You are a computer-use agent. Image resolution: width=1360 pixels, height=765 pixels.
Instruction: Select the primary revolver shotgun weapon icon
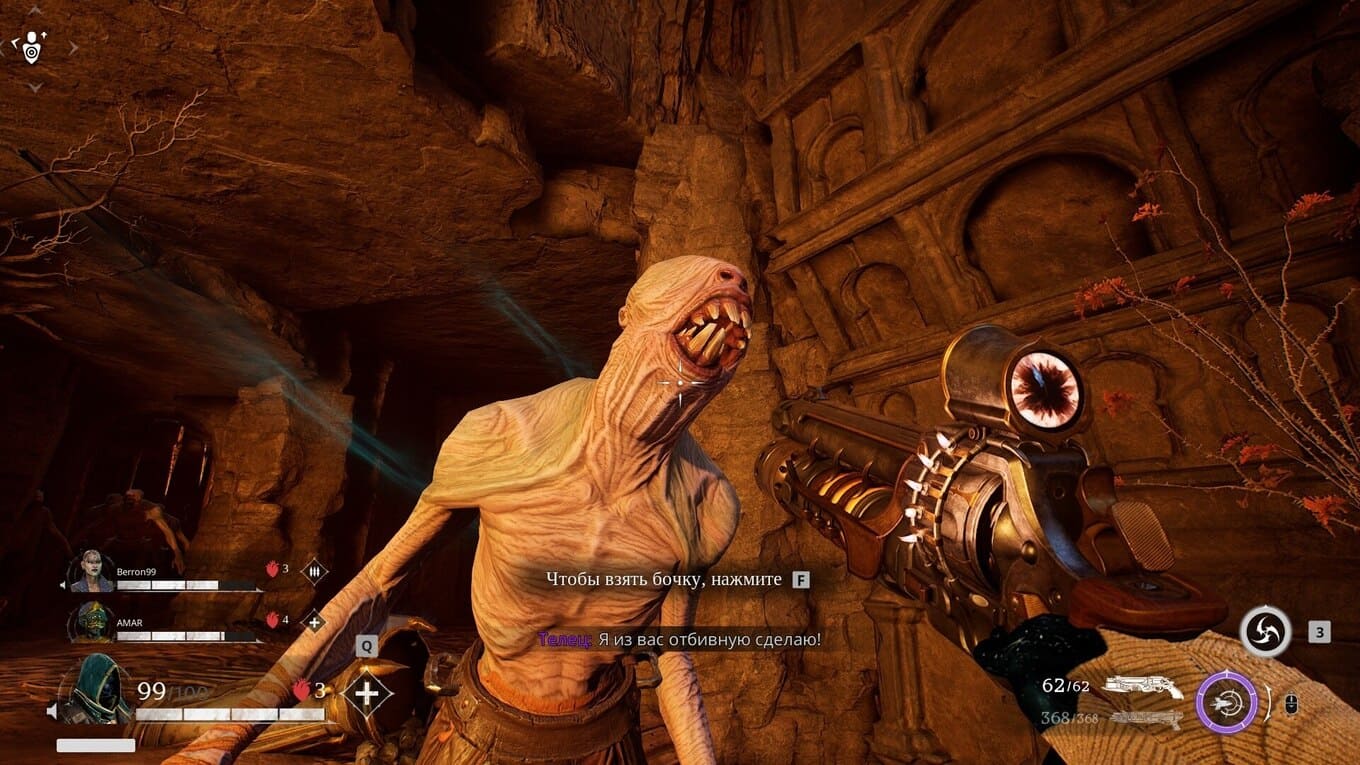pos(1142,687)
